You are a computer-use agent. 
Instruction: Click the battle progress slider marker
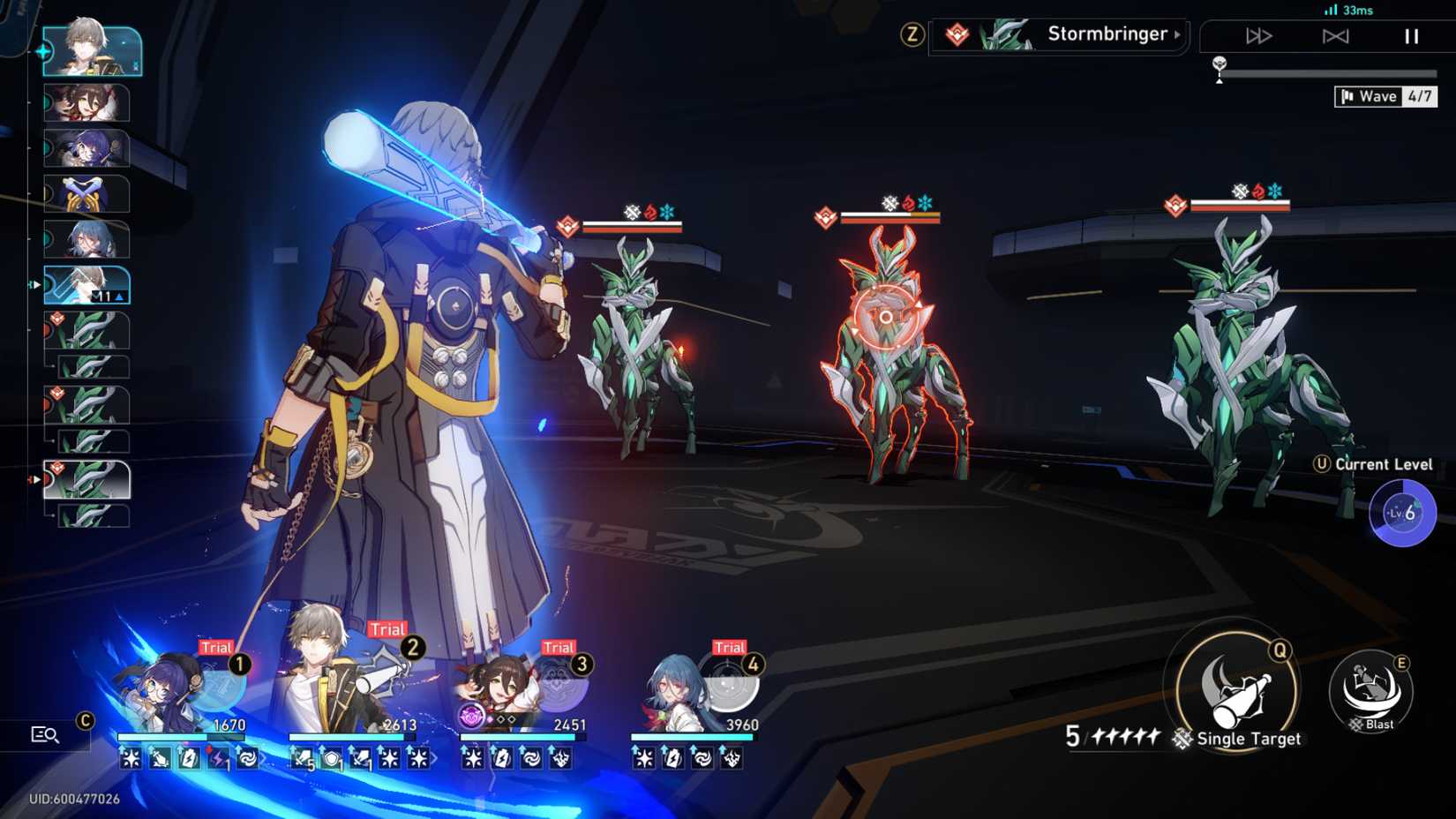(x=1220, y=64)
